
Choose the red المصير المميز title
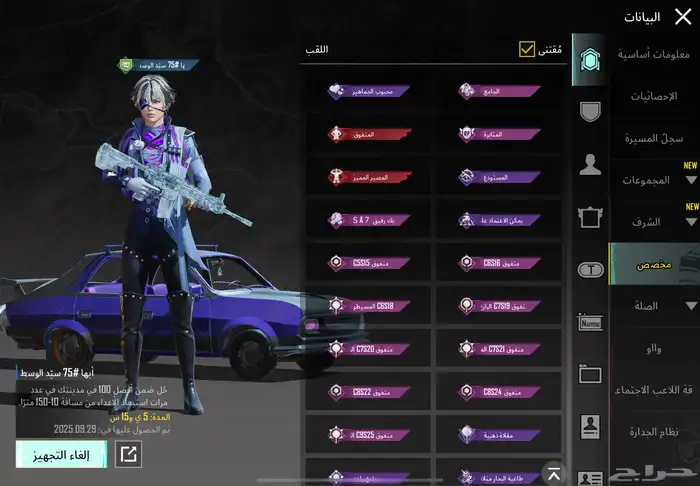pyautogui.click(x=367, y=176)
